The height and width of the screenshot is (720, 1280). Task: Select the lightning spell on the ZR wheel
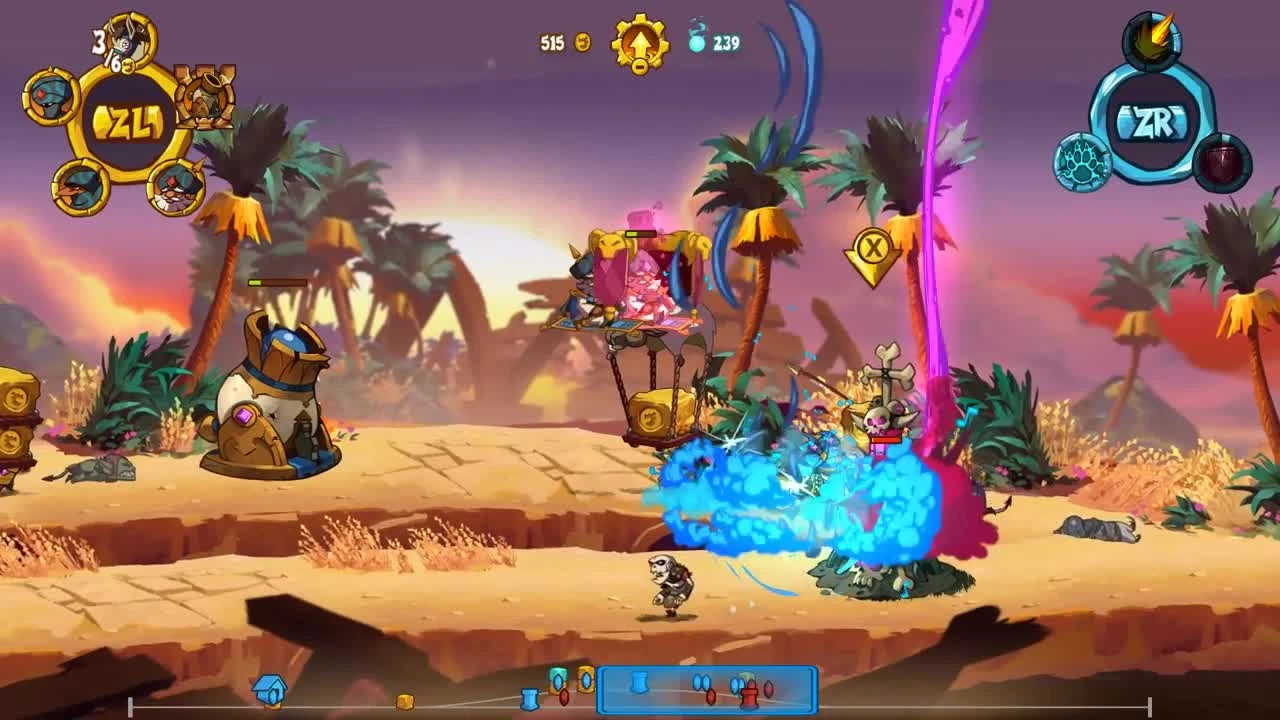(x=1150, y=38)
